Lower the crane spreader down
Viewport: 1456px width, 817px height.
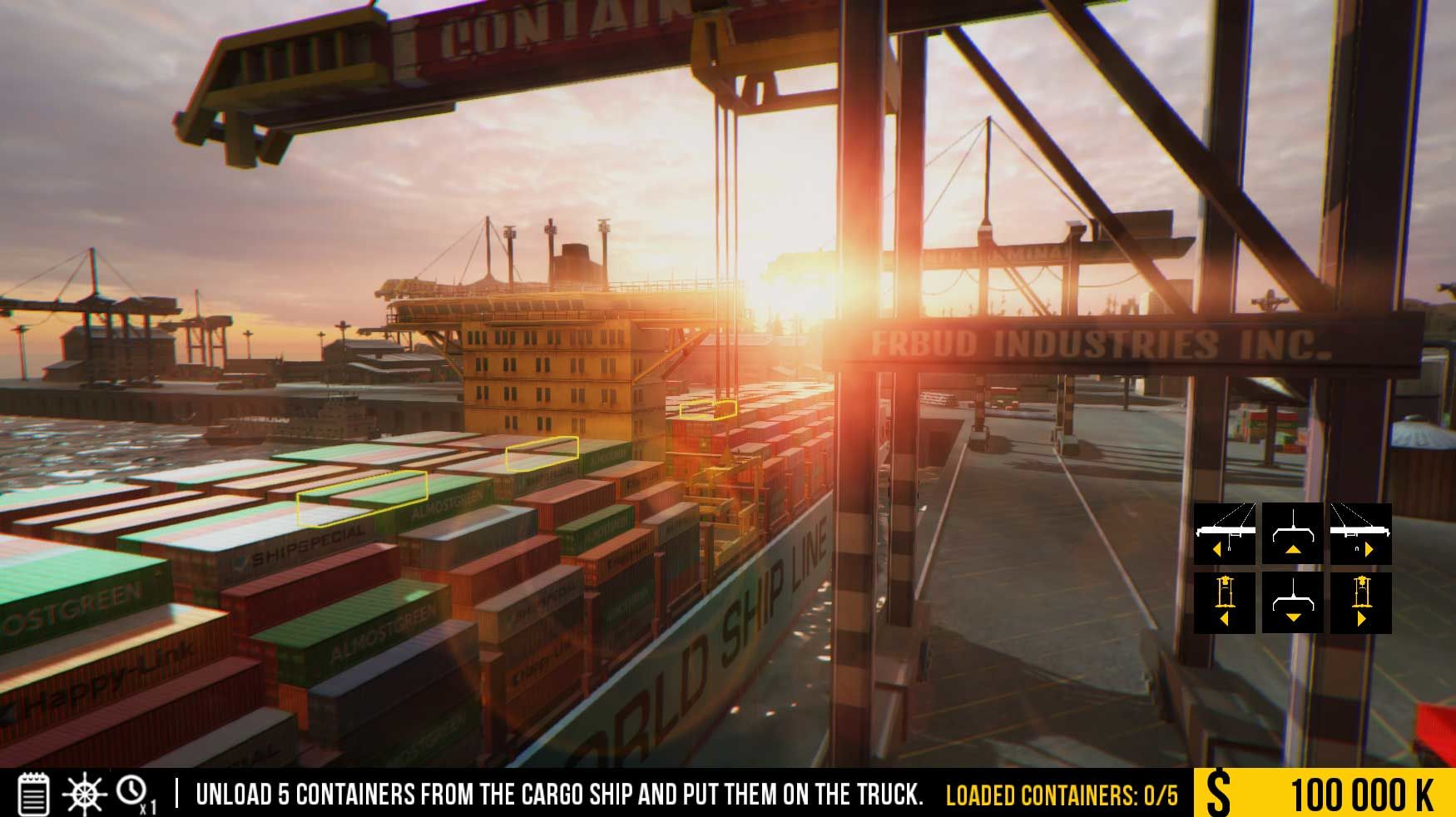pyautogui.click(x=1292, y=602)
